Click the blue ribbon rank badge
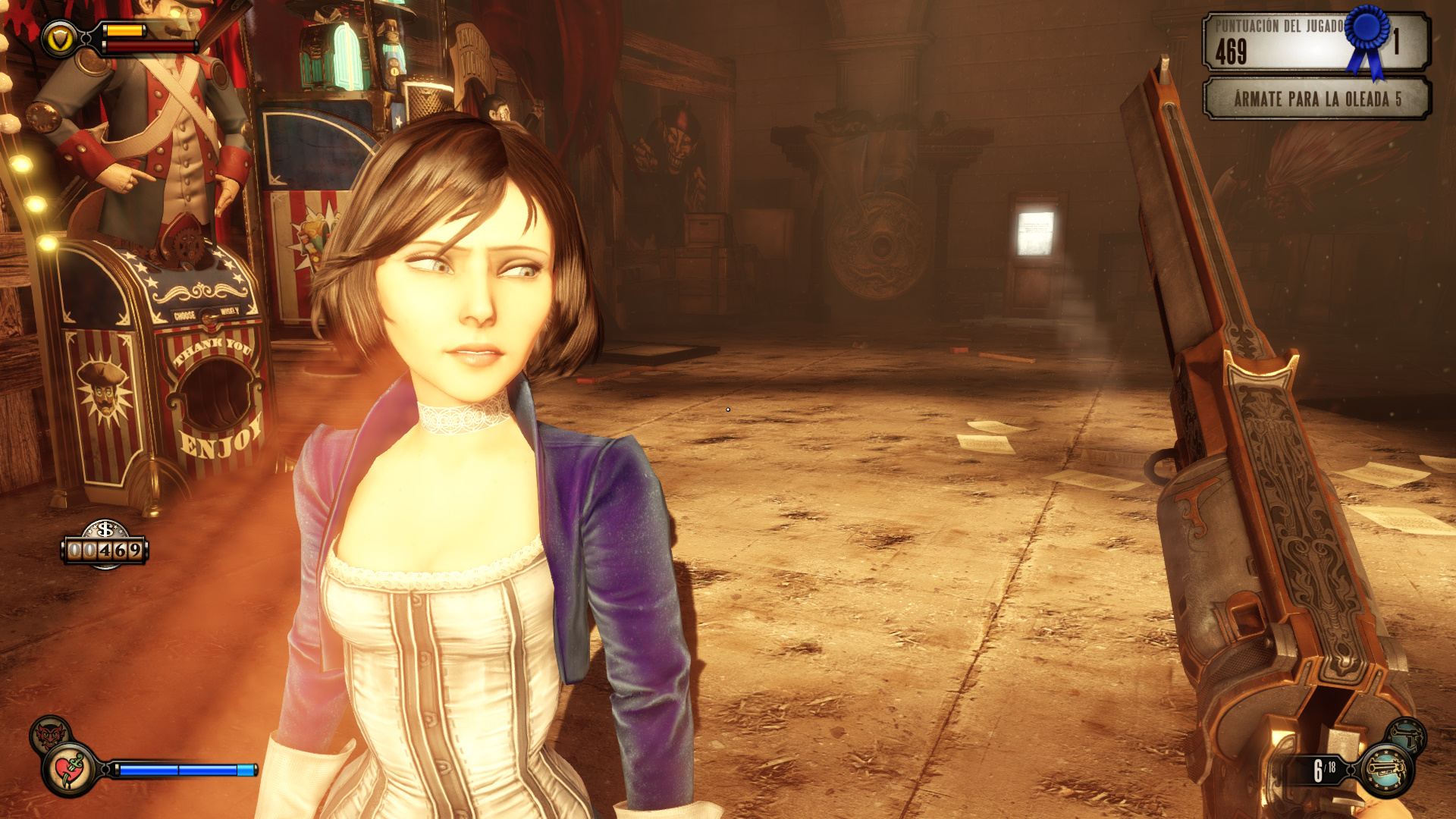Screen dimensions: 1456x819 pos(1367,38)
